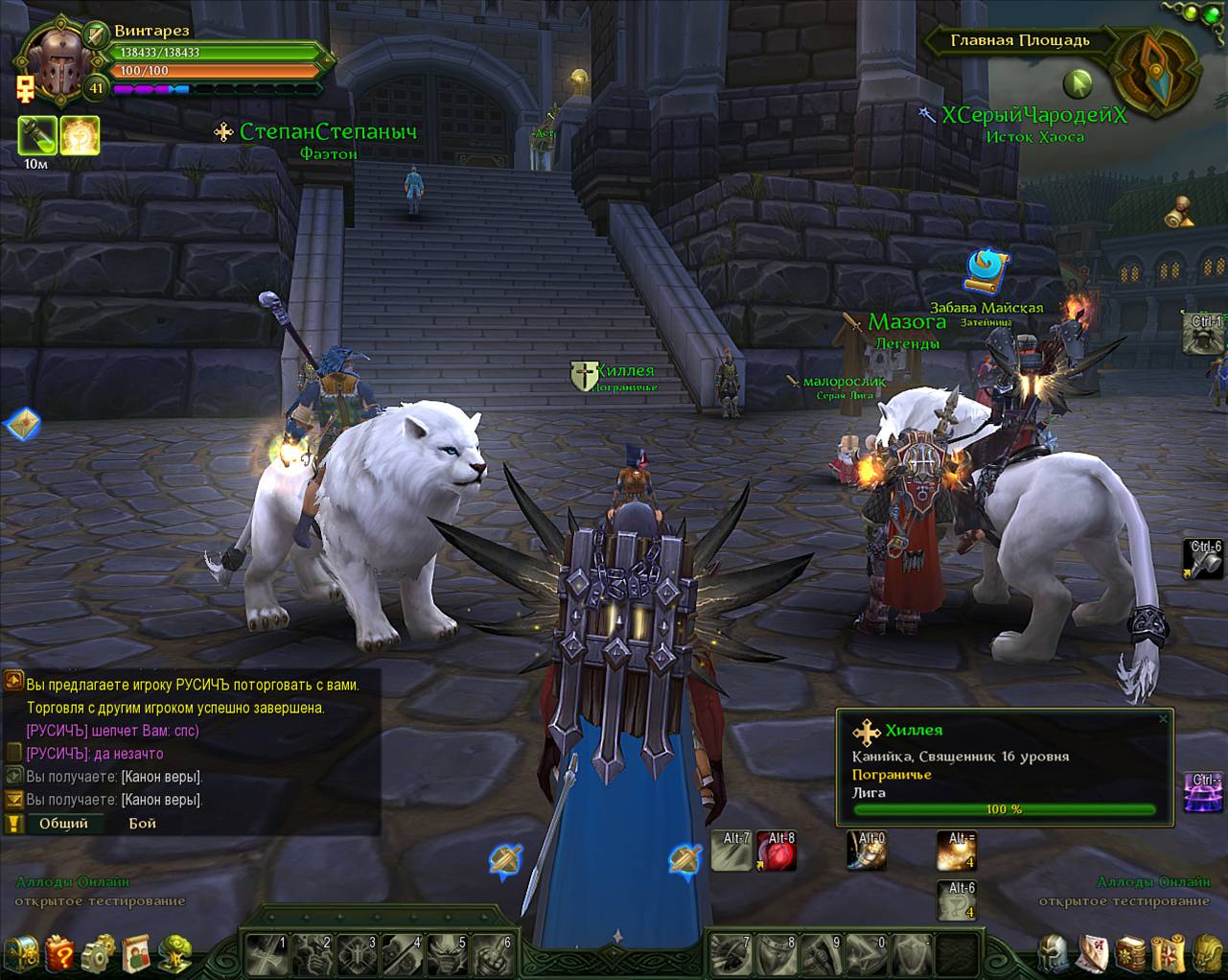1228x980 pixels.
Task: Select the green potion buff icon
Action: (36, 136)
